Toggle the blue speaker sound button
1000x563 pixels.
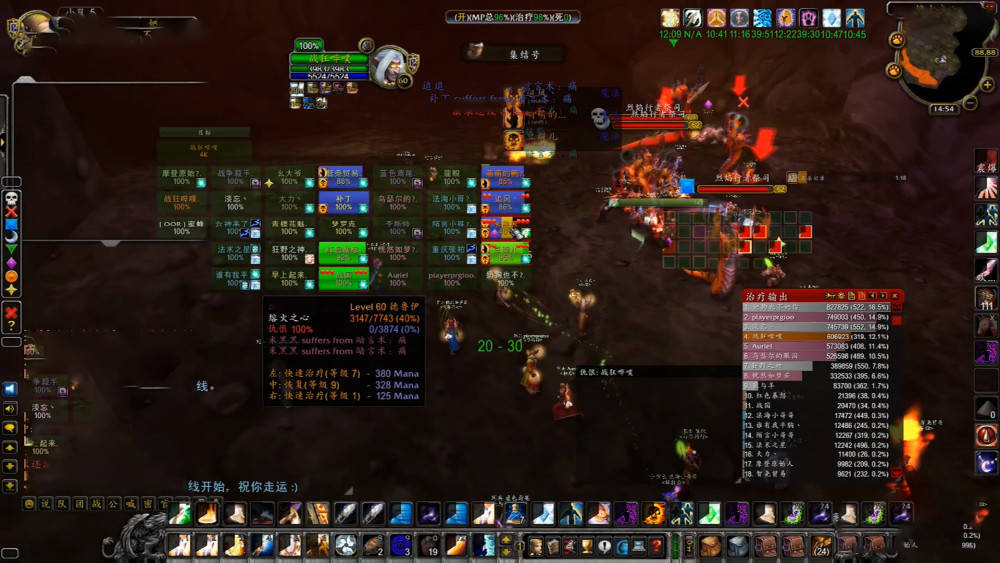[10, 388]
